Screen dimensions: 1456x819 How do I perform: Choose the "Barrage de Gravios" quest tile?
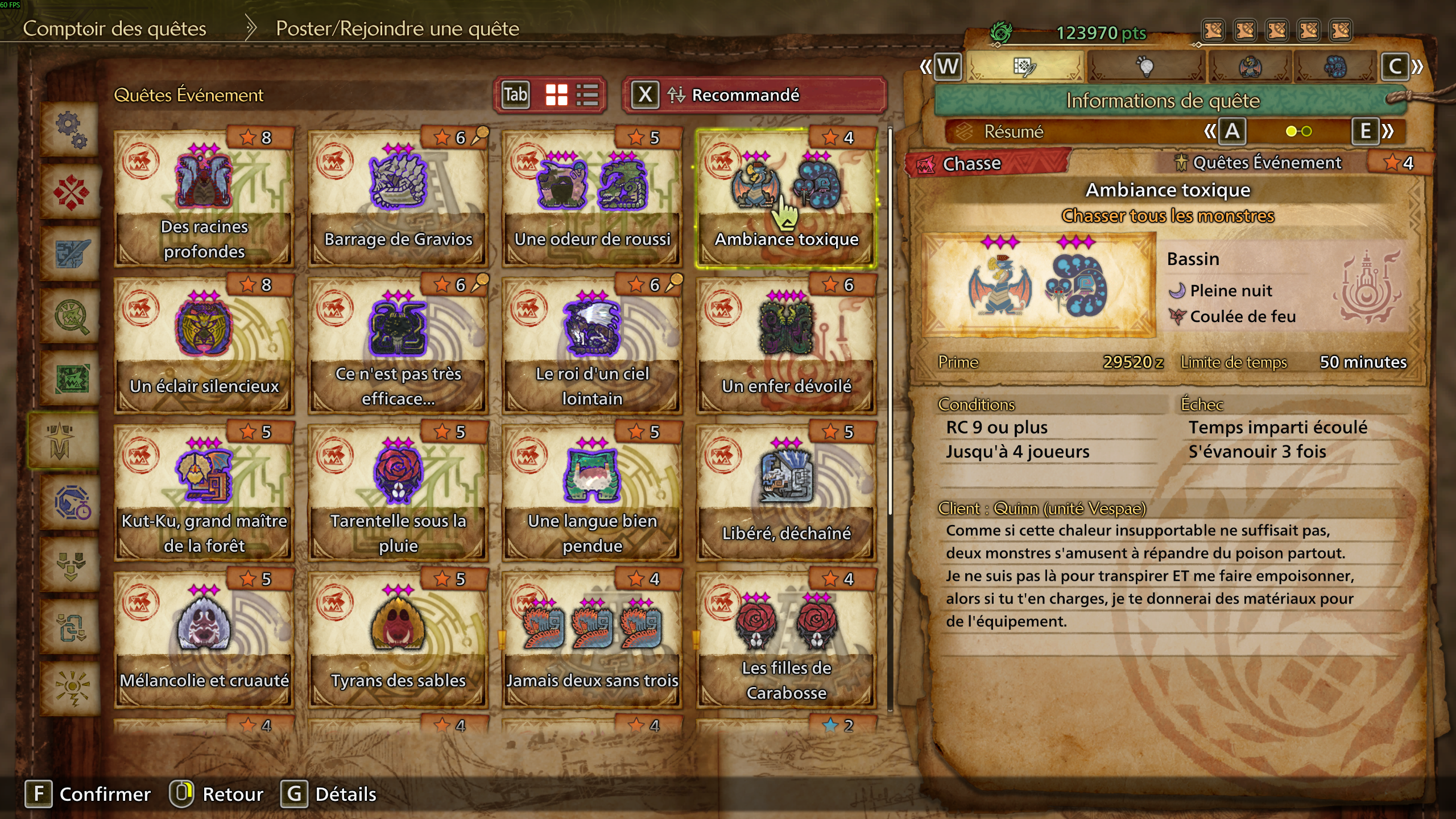coord(398,199)
